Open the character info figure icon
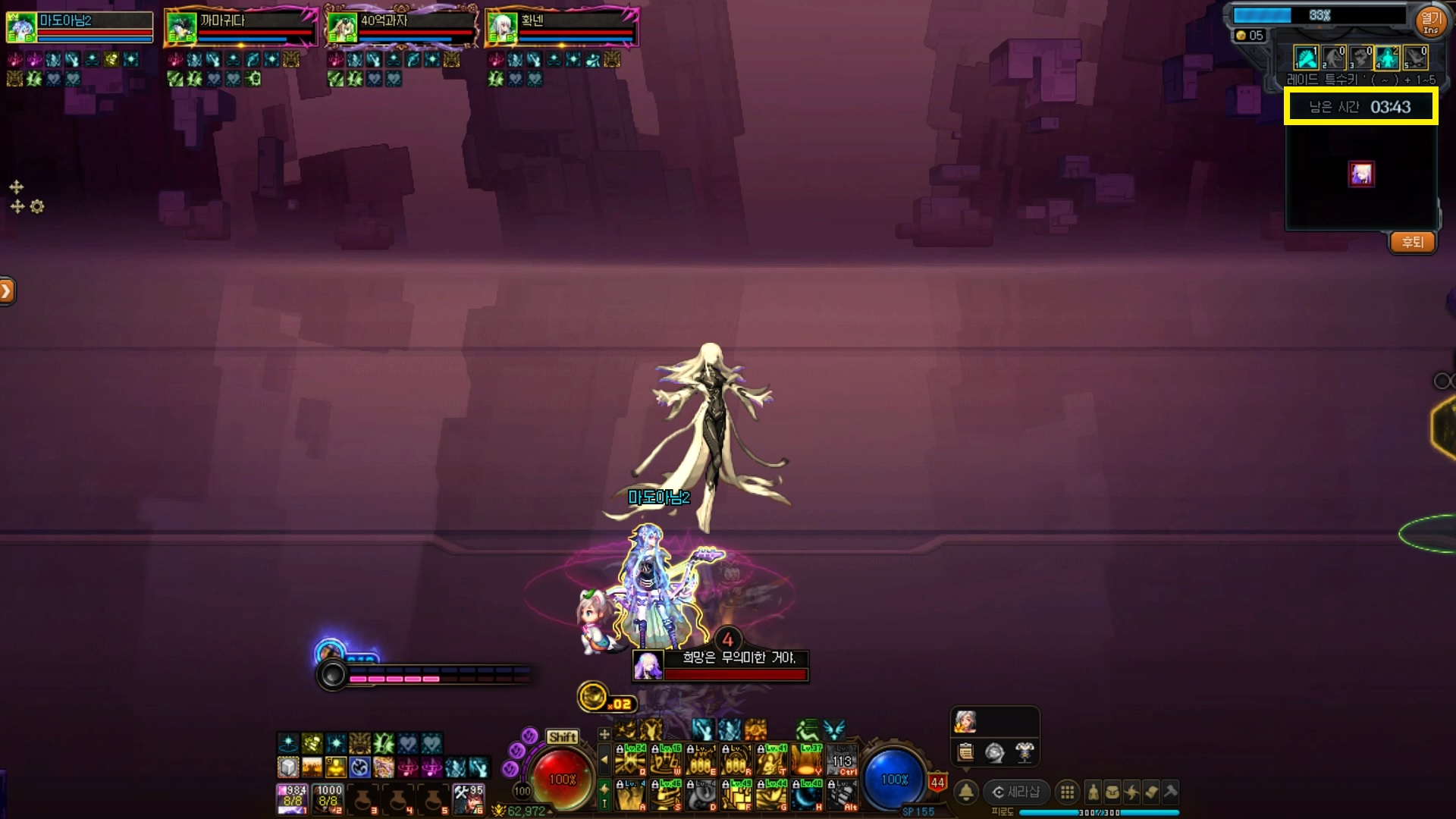The height and width of the screenshot is (819, 1456). click(x=1093, y=792)
